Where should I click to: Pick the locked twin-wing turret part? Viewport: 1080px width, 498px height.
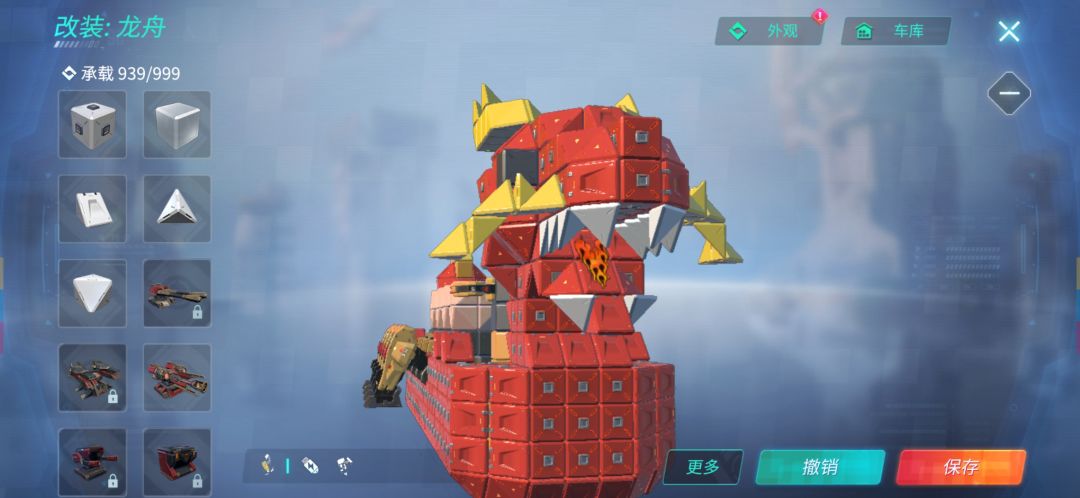pyautogui.click(x=92, y=377)
